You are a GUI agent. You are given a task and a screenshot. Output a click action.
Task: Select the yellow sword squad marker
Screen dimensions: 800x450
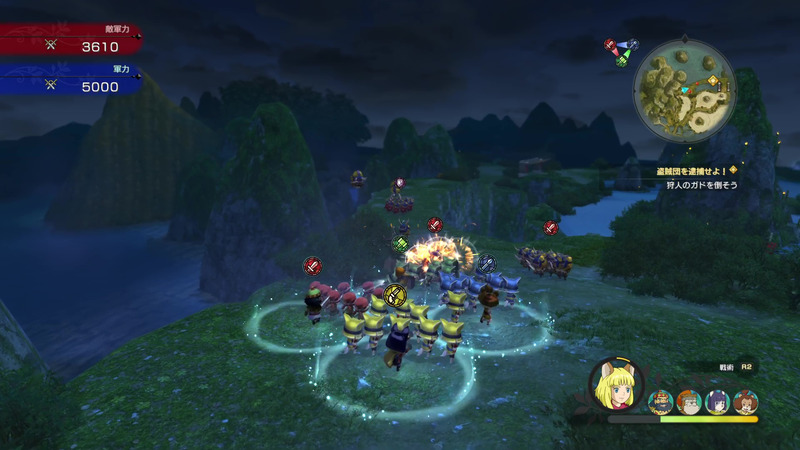click(x=395, y=295)
